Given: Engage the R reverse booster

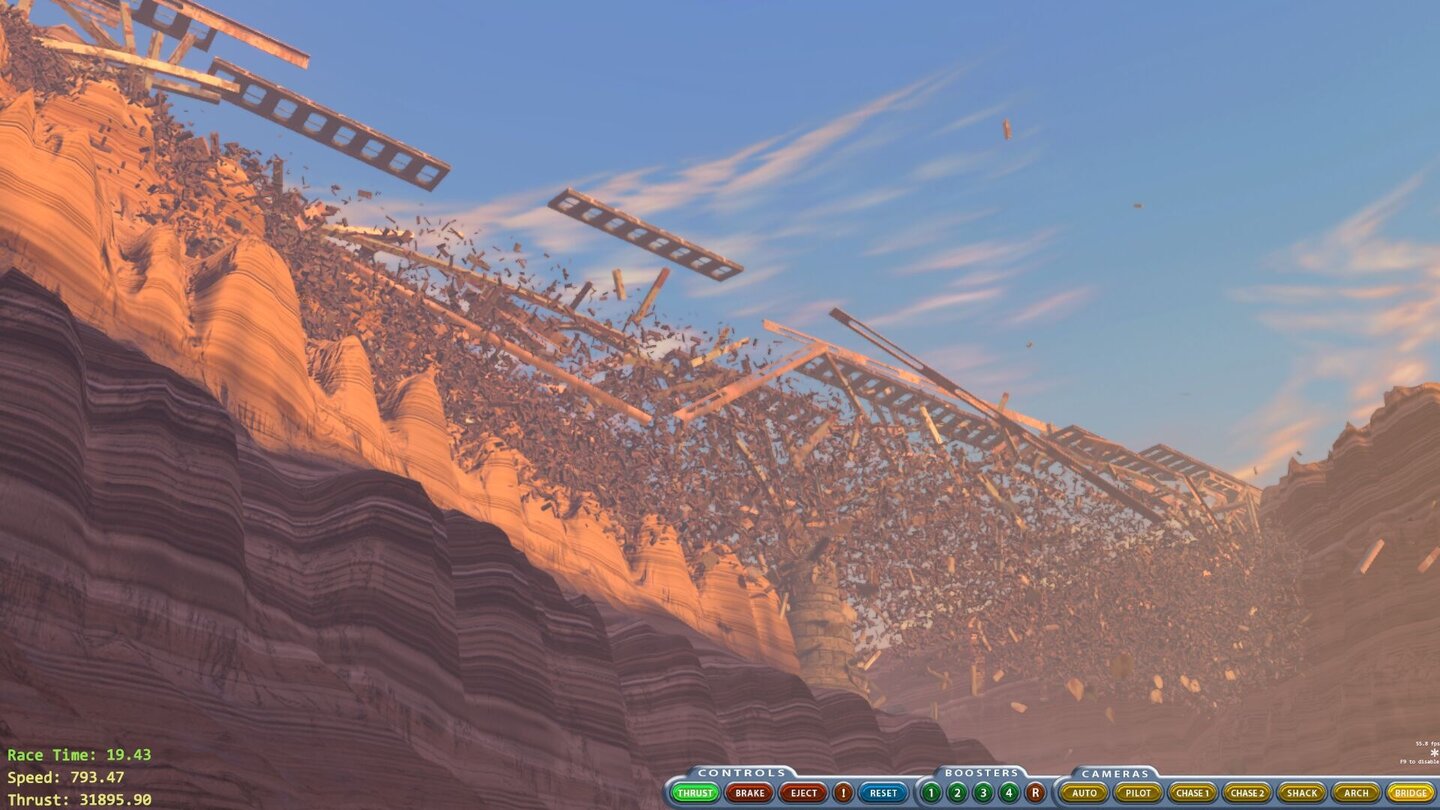Looking at the screenshot, I should [1035, 793].
